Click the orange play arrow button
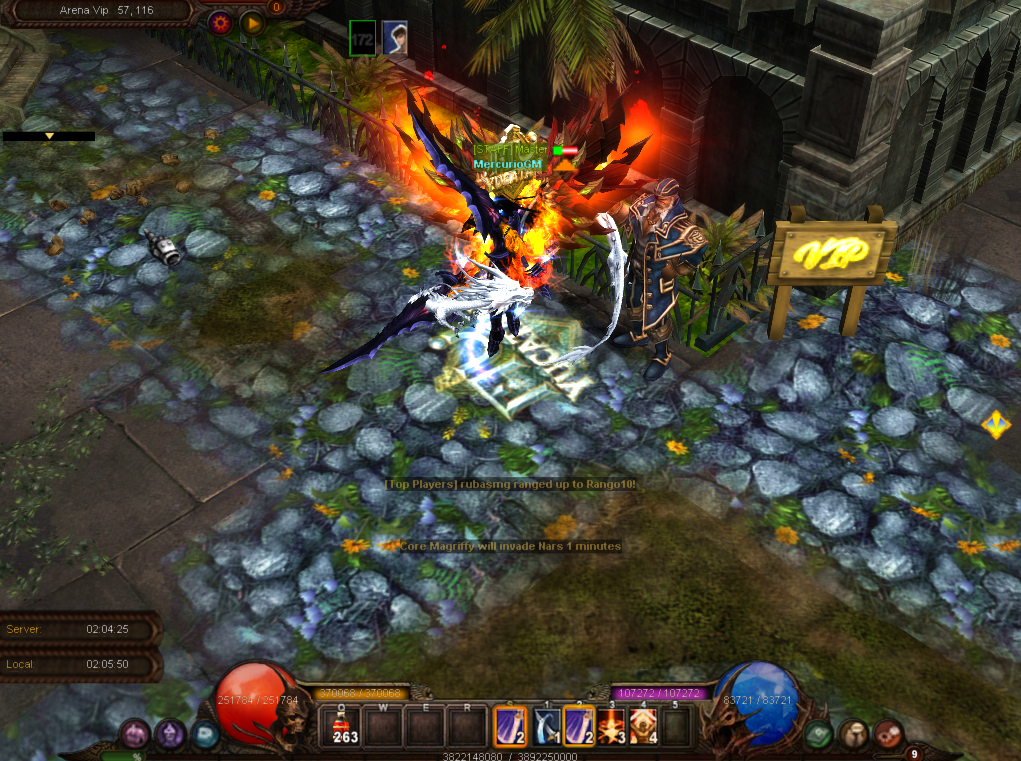This screenshot has width=1021, height=761. (x=252, y=21)
